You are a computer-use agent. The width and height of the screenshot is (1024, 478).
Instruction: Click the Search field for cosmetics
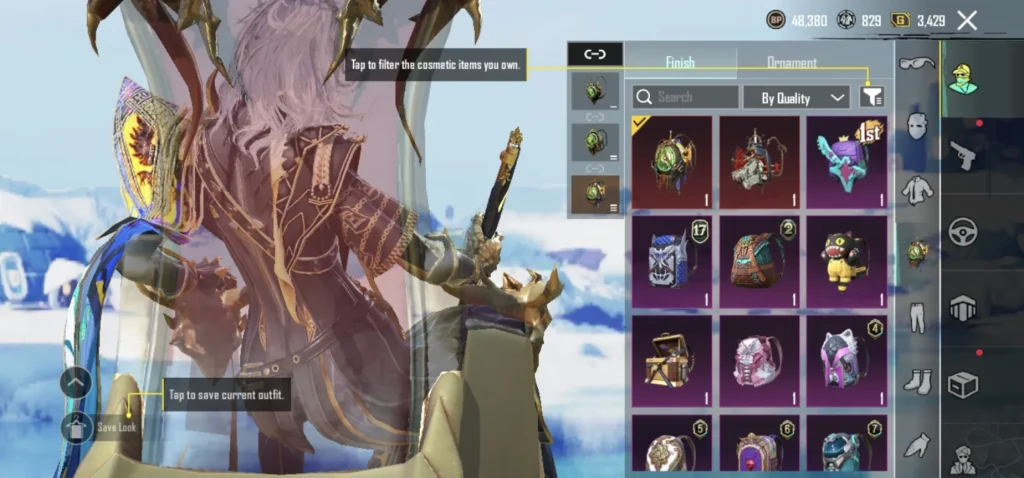pyautogui.click(x=686, y=97)
